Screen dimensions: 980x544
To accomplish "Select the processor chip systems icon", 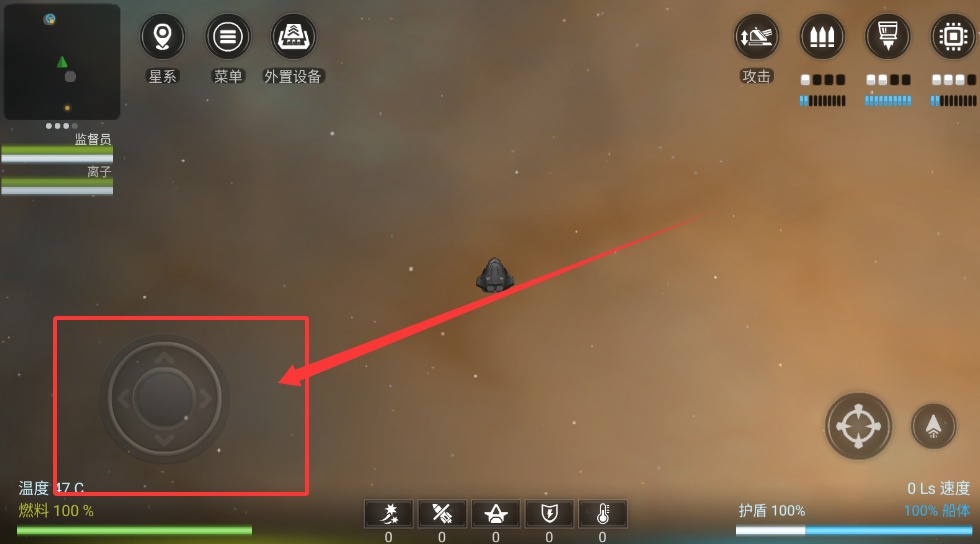I will coord(953,37).
